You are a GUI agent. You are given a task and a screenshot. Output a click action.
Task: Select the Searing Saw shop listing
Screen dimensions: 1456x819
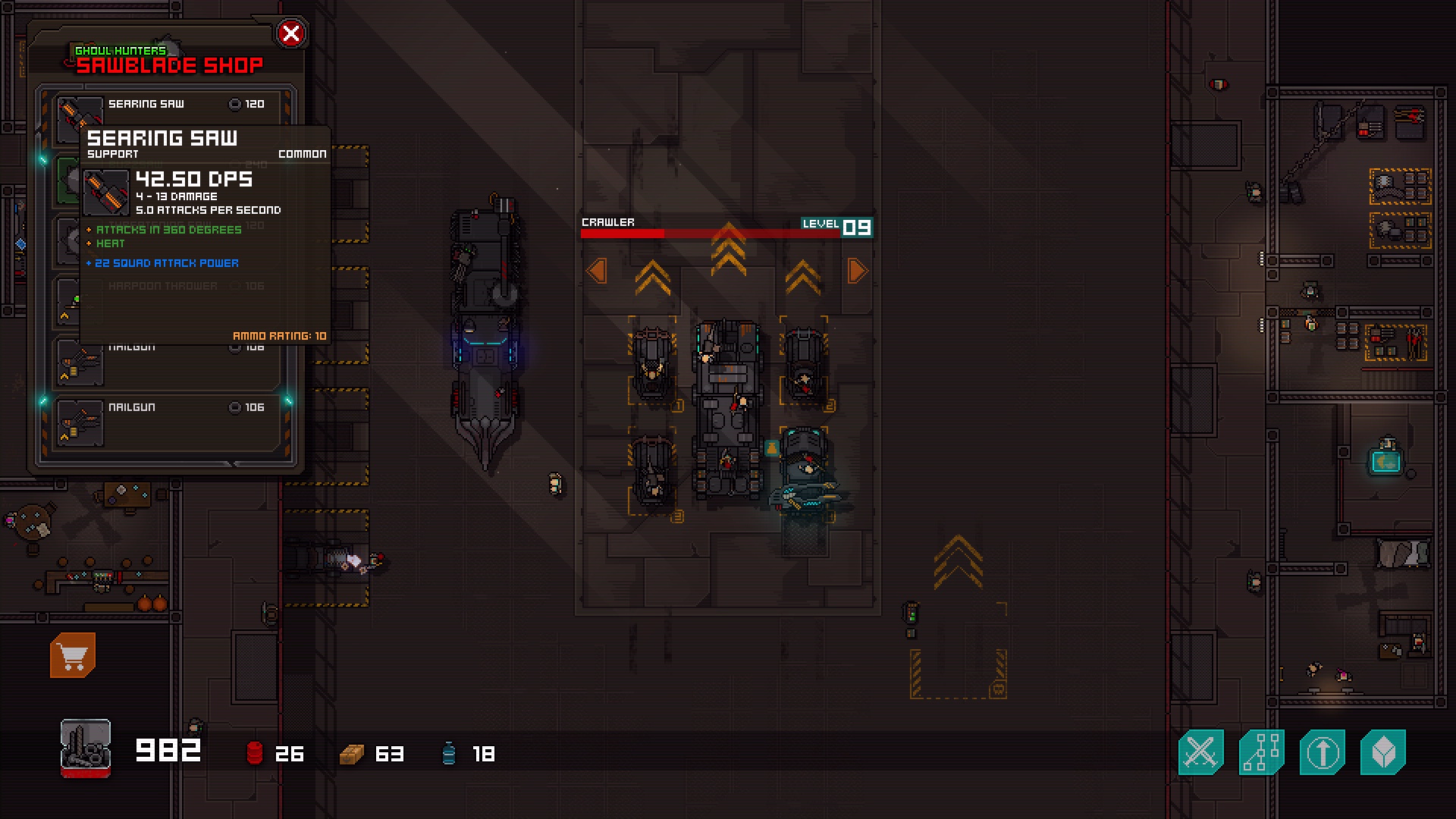pos(185,105)
